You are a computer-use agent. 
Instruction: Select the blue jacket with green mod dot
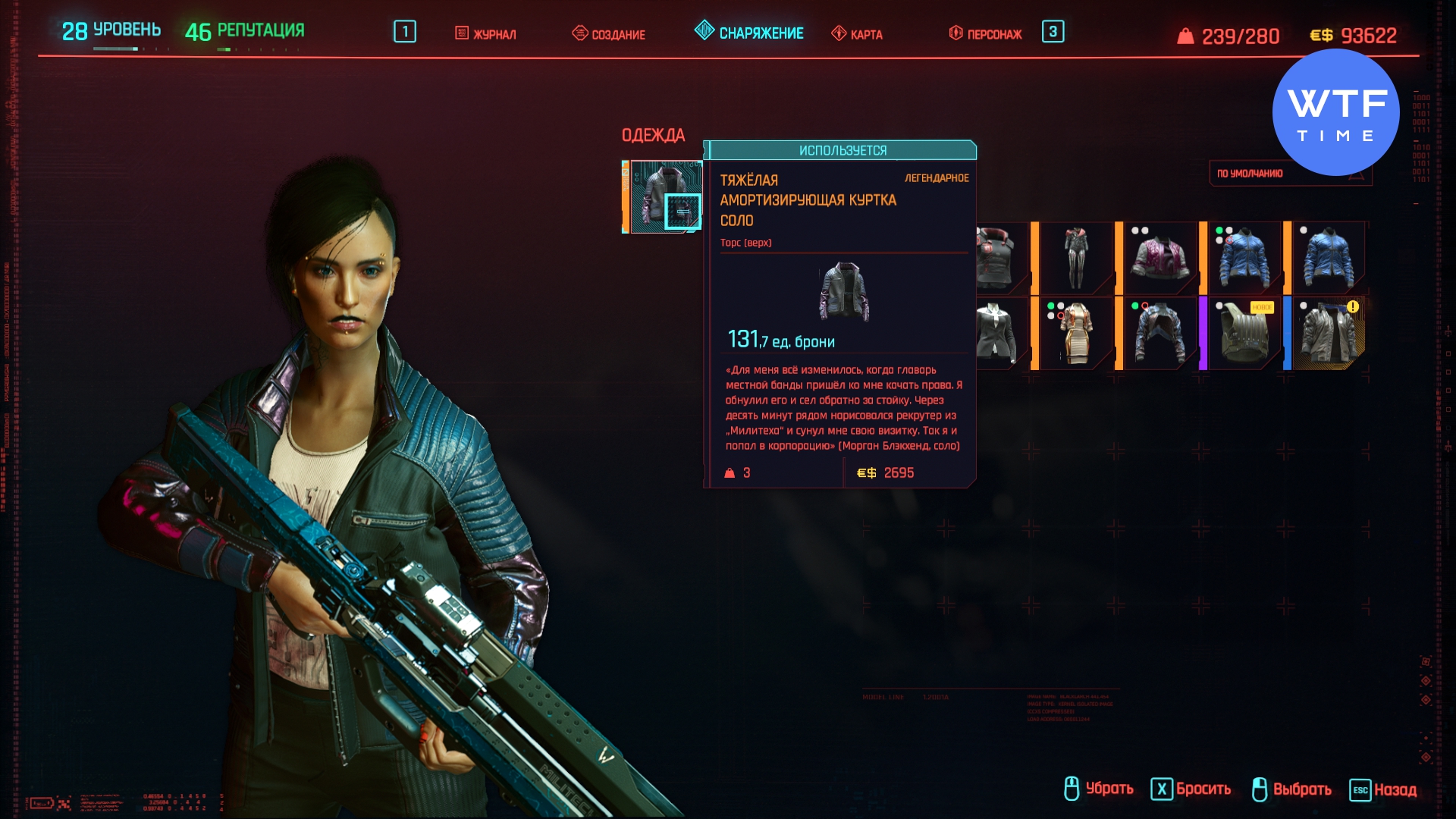1244,258
